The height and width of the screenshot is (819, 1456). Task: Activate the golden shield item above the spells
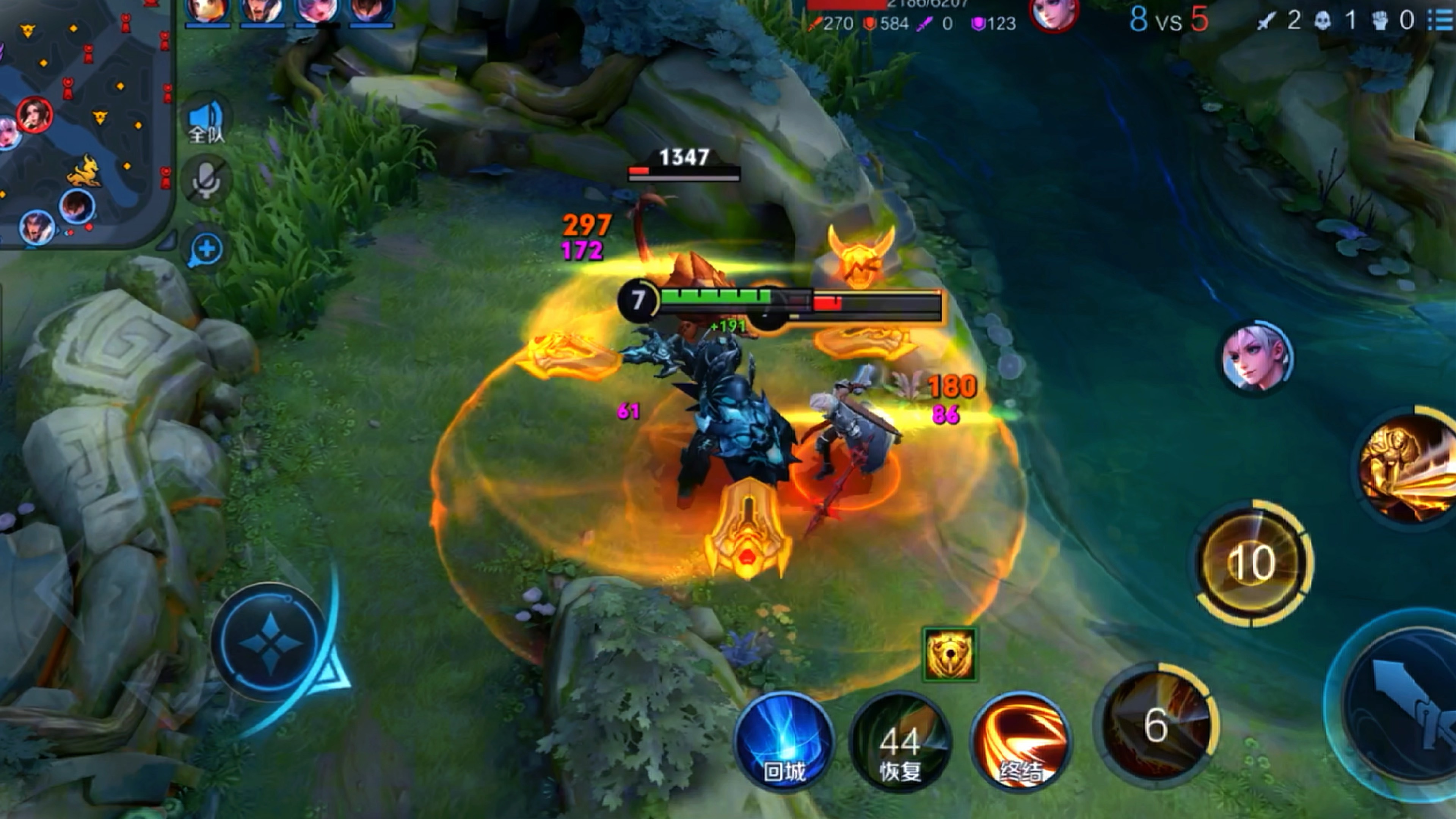(949, 654)
